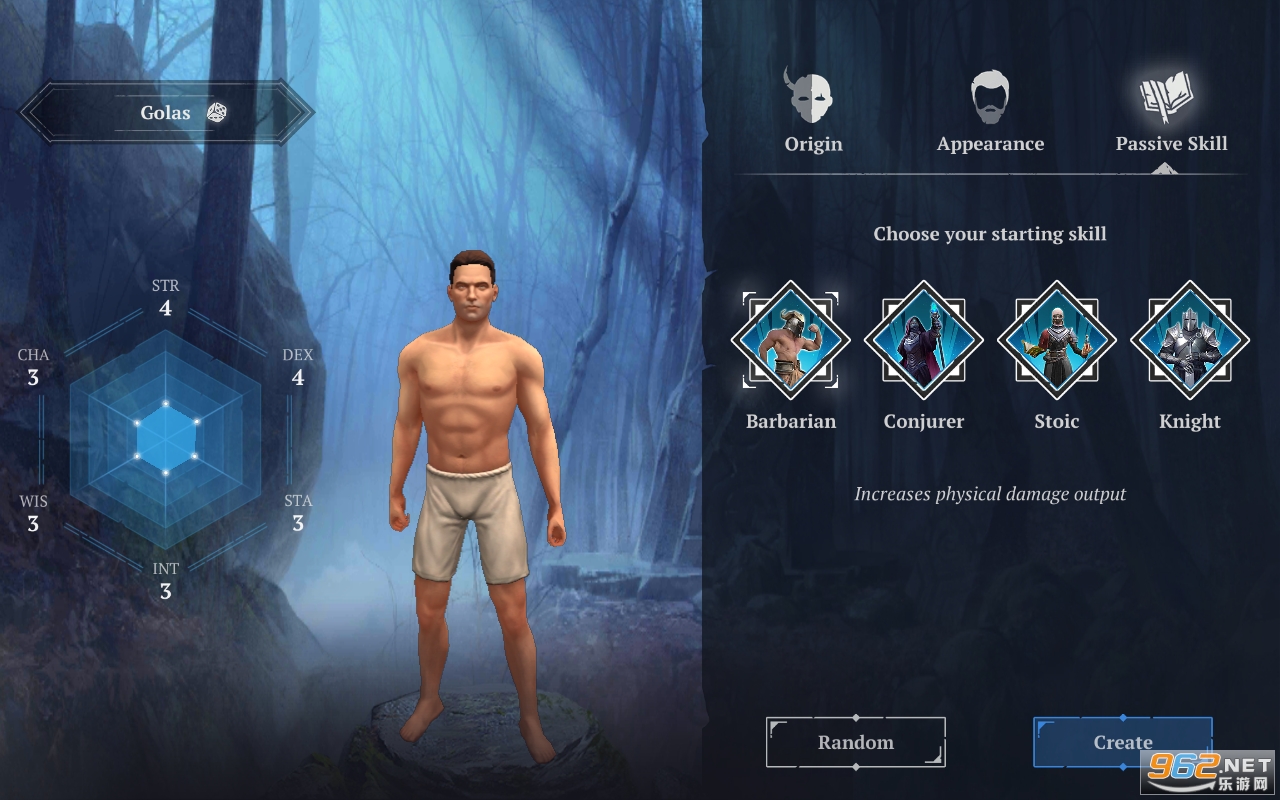Click the Random button
This screenshot has height=800, width=1280.
tap(856, 742)
